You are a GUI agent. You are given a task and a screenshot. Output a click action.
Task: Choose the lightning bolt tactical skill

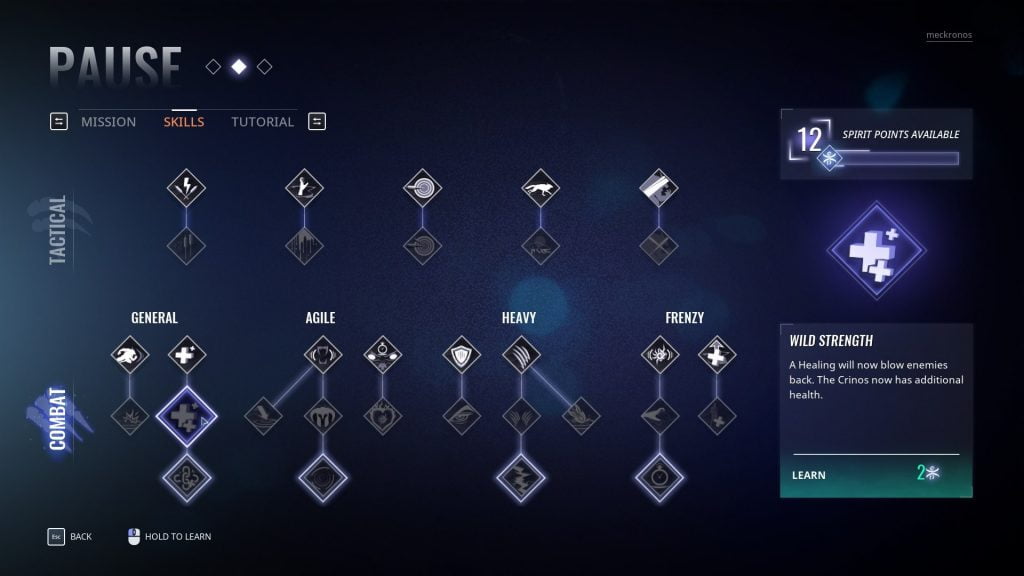(x=186, y=187)
